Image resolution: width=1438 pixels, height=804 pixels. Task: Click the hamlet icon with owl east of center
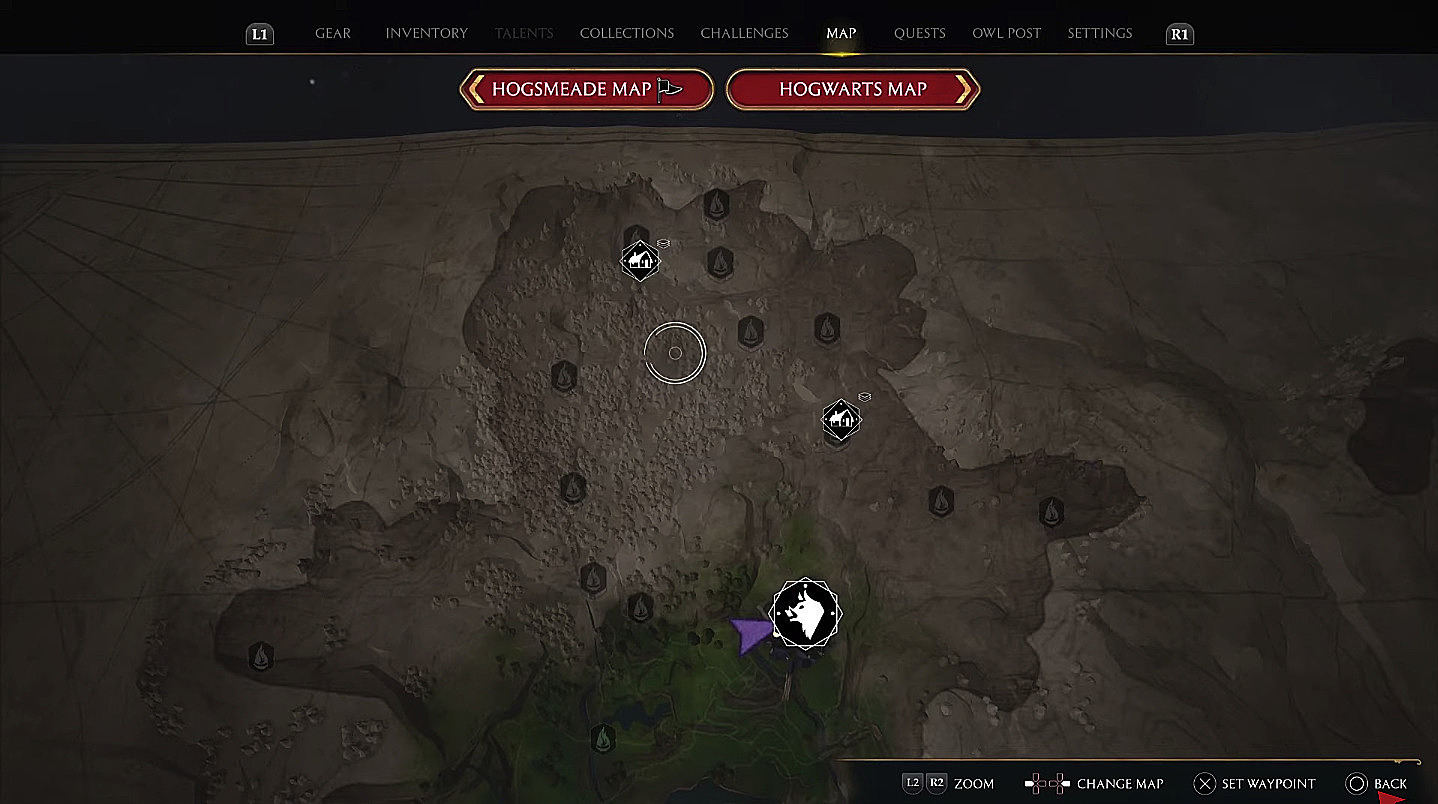click(x=841, y=418)
